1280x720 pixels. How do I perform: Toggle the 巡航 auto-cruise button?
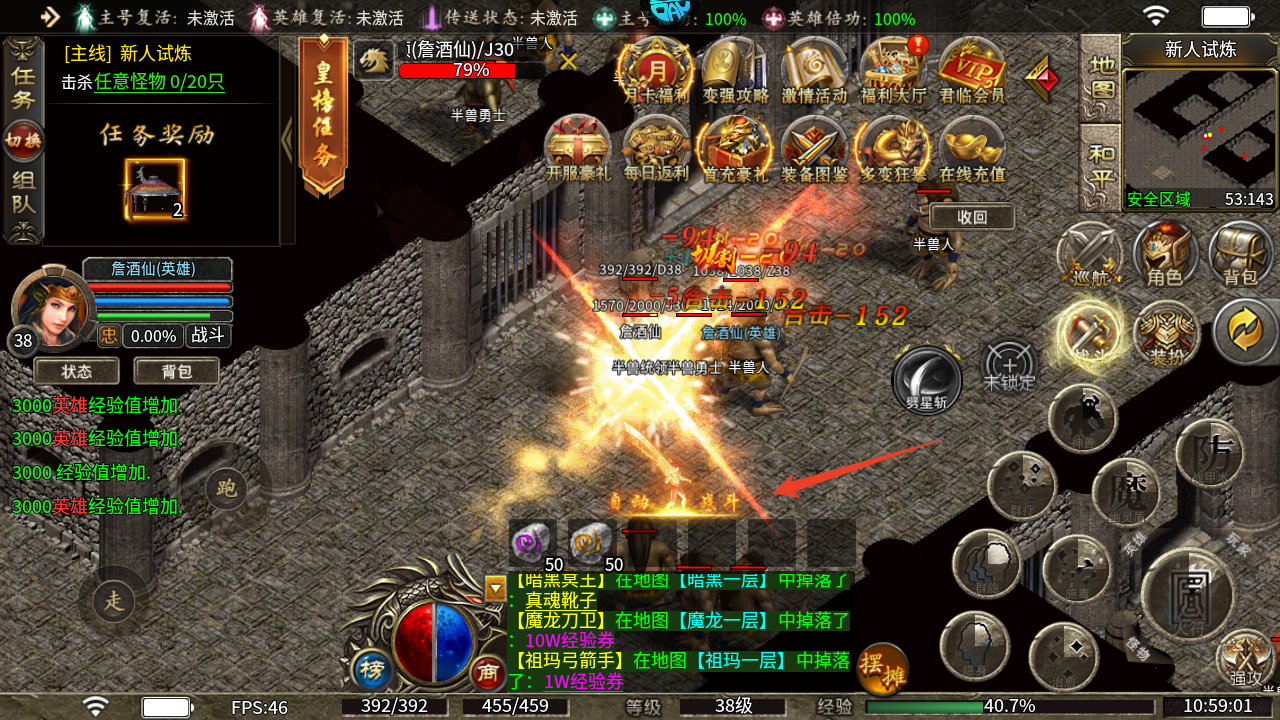[1088, 255]
